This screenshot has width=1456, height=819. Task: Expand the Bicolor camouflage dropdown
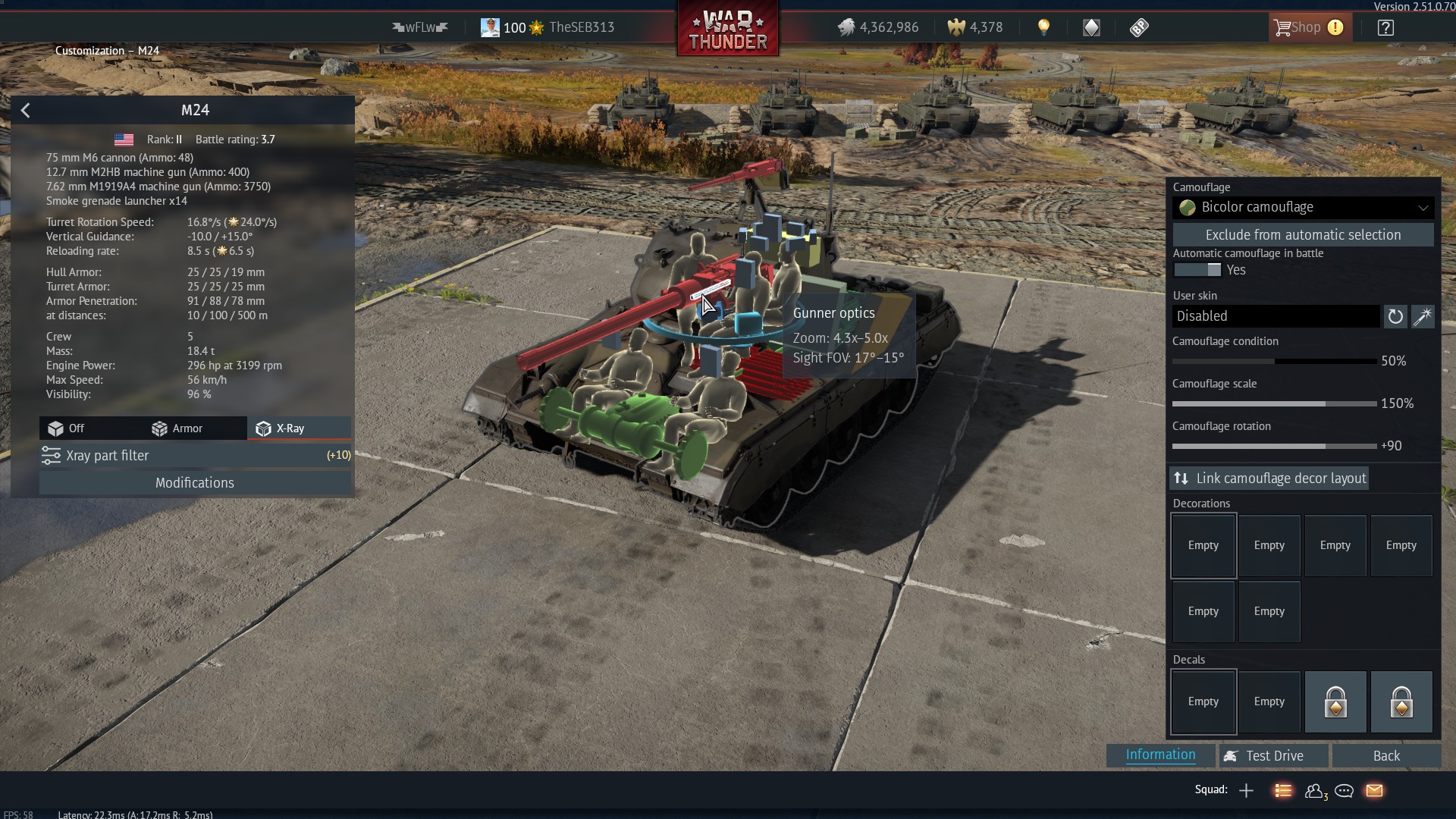click(1303, 207)
